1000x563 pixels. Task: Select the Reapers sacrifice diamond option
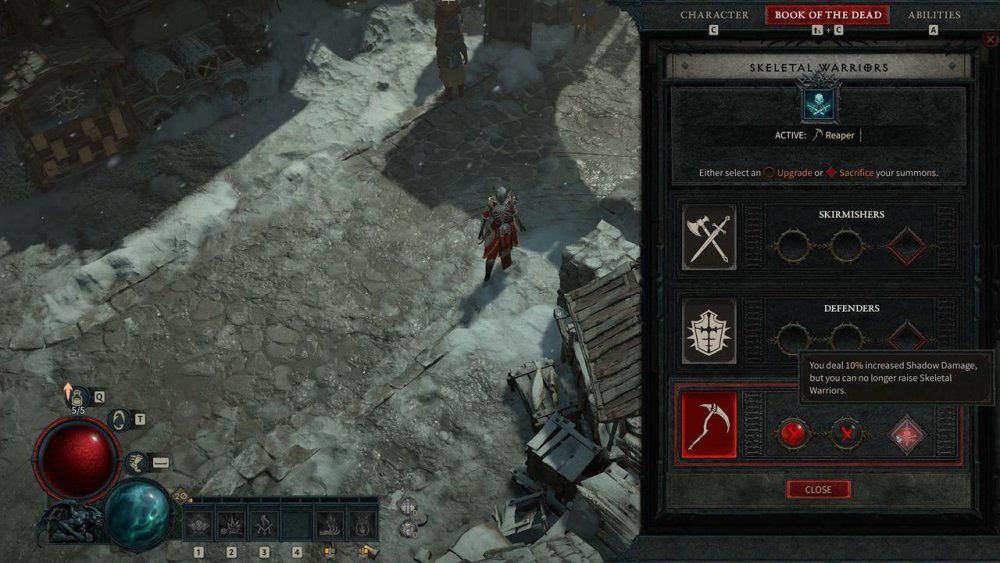pyautogui.click(x=908, y=435)
